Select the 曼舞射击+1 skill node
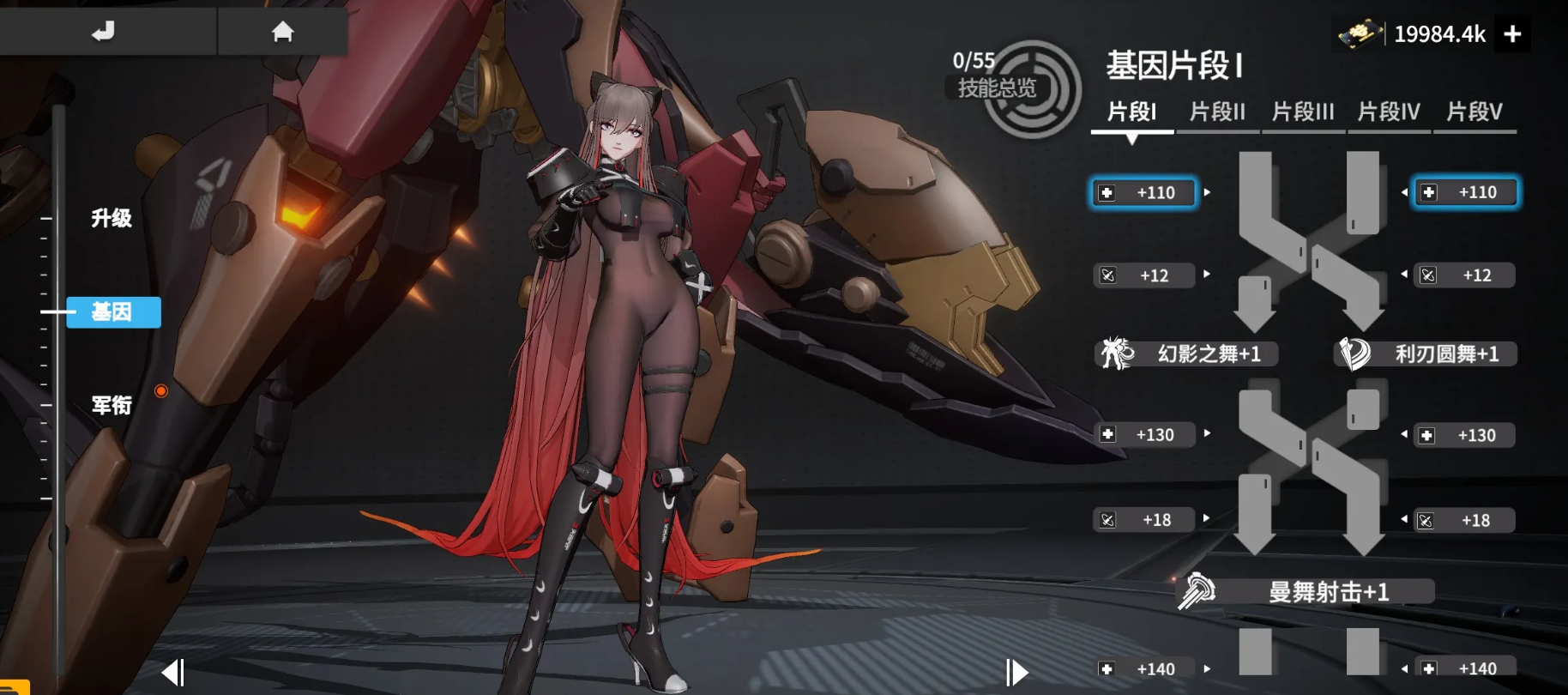The image size is (1568, 695). point(1306,591)
